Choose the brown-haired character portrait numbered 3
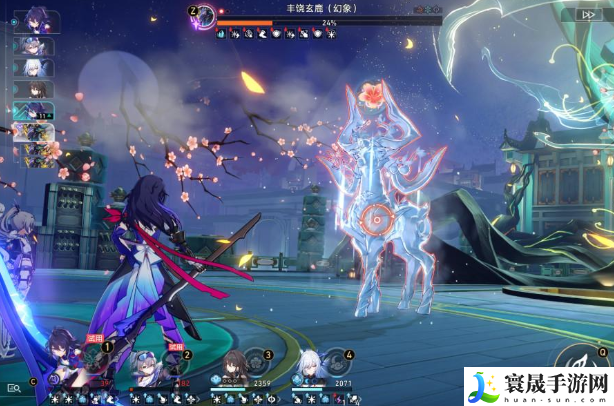 coord(233,364)
